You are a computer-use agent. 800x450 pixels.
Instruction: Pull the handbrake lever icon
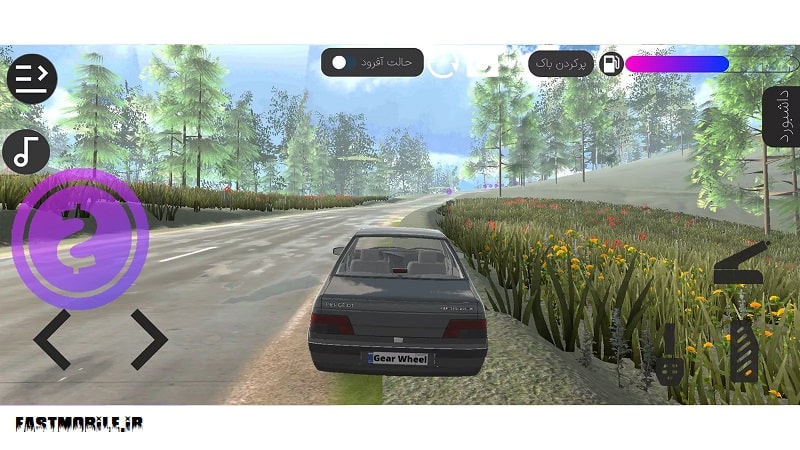point(740,264)
